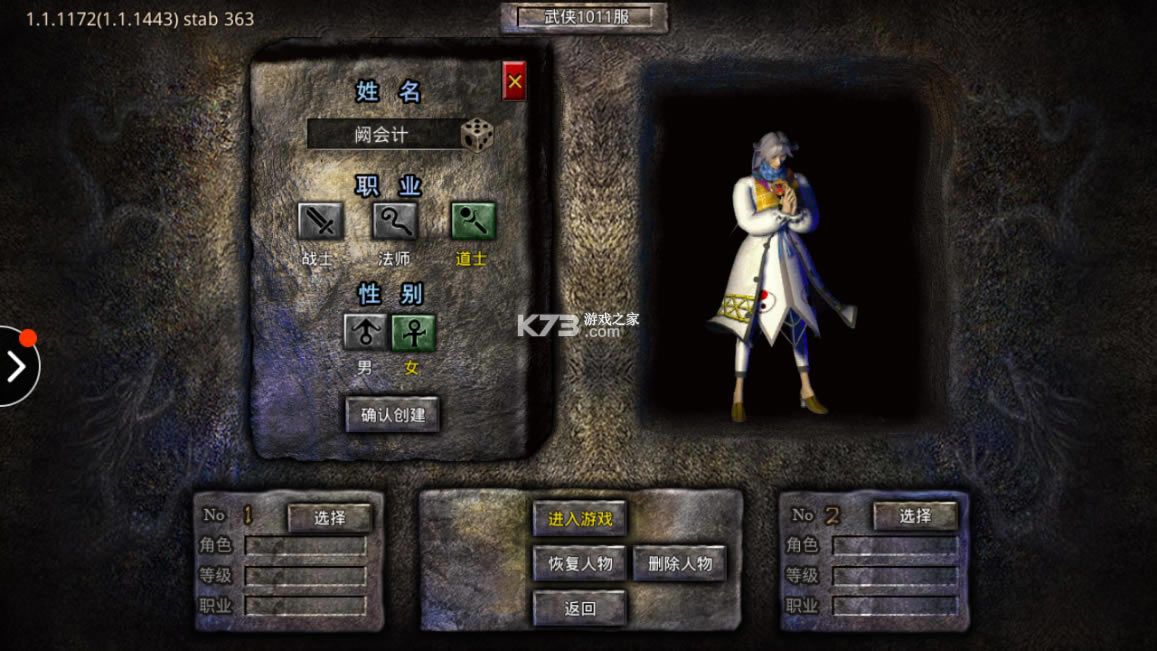Confirm character creation (确认创建)
Image resolution: width=1157 pixels, height=651 pixels.
(393, 414)
